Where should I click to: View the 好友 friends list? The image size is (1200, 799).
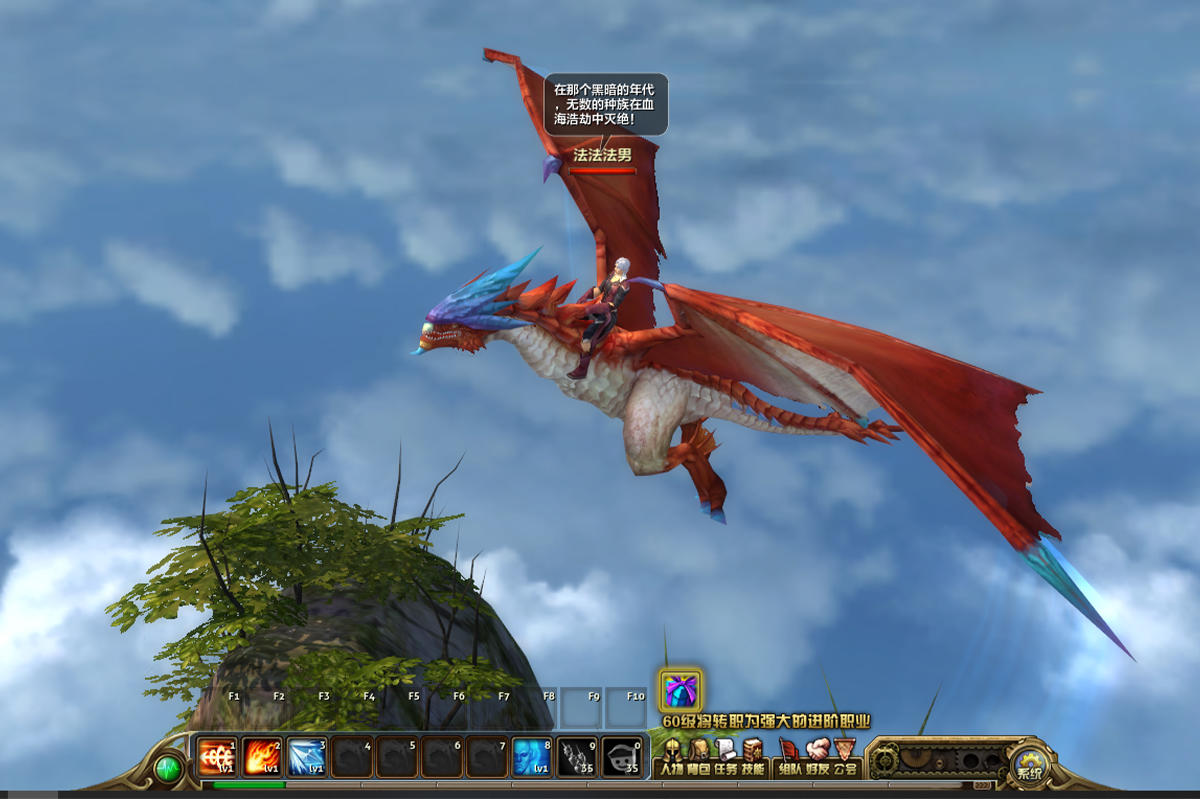[x=818, y=756]
